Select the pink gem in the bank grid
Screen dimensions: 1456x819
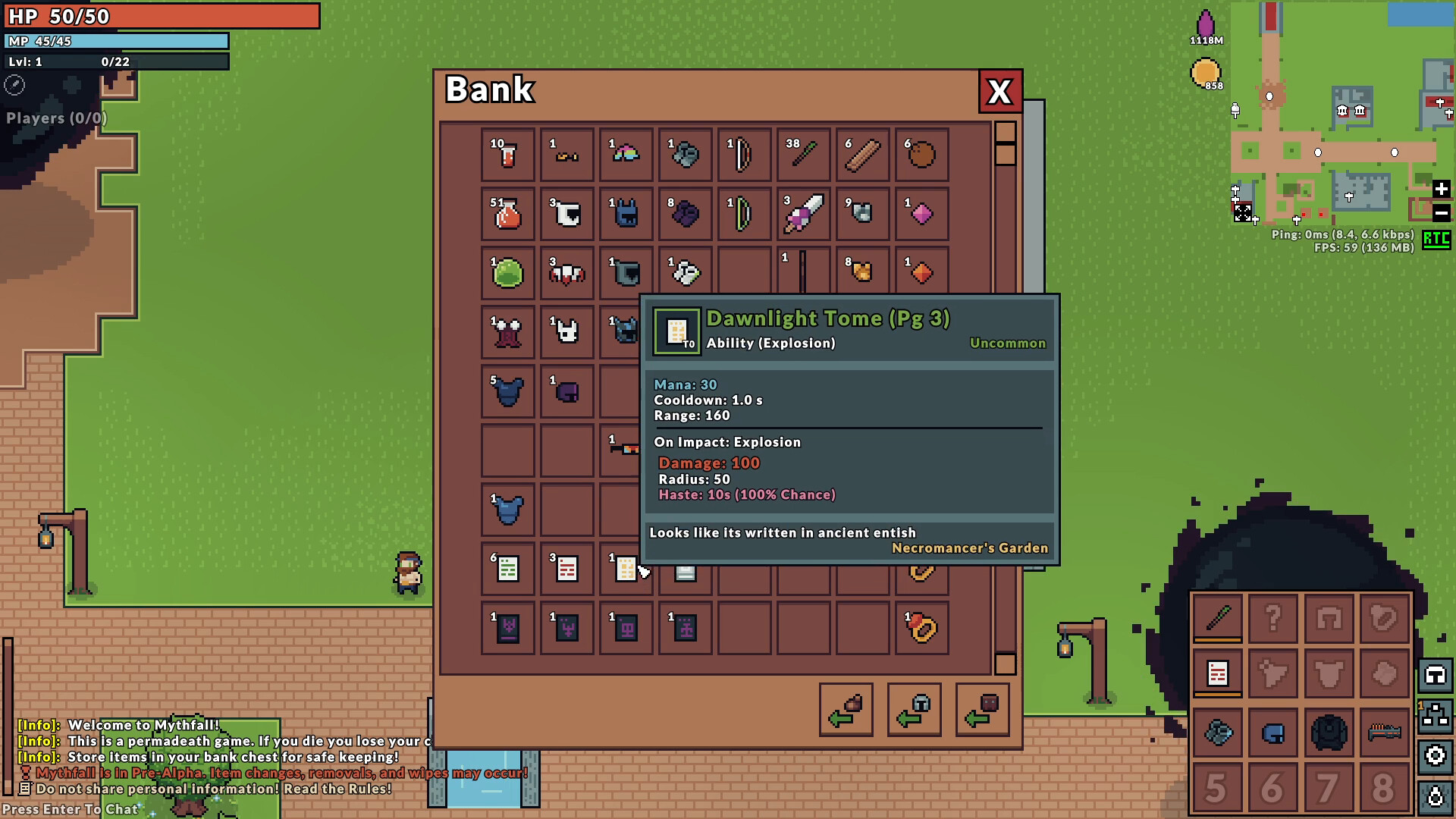[921, 215]
